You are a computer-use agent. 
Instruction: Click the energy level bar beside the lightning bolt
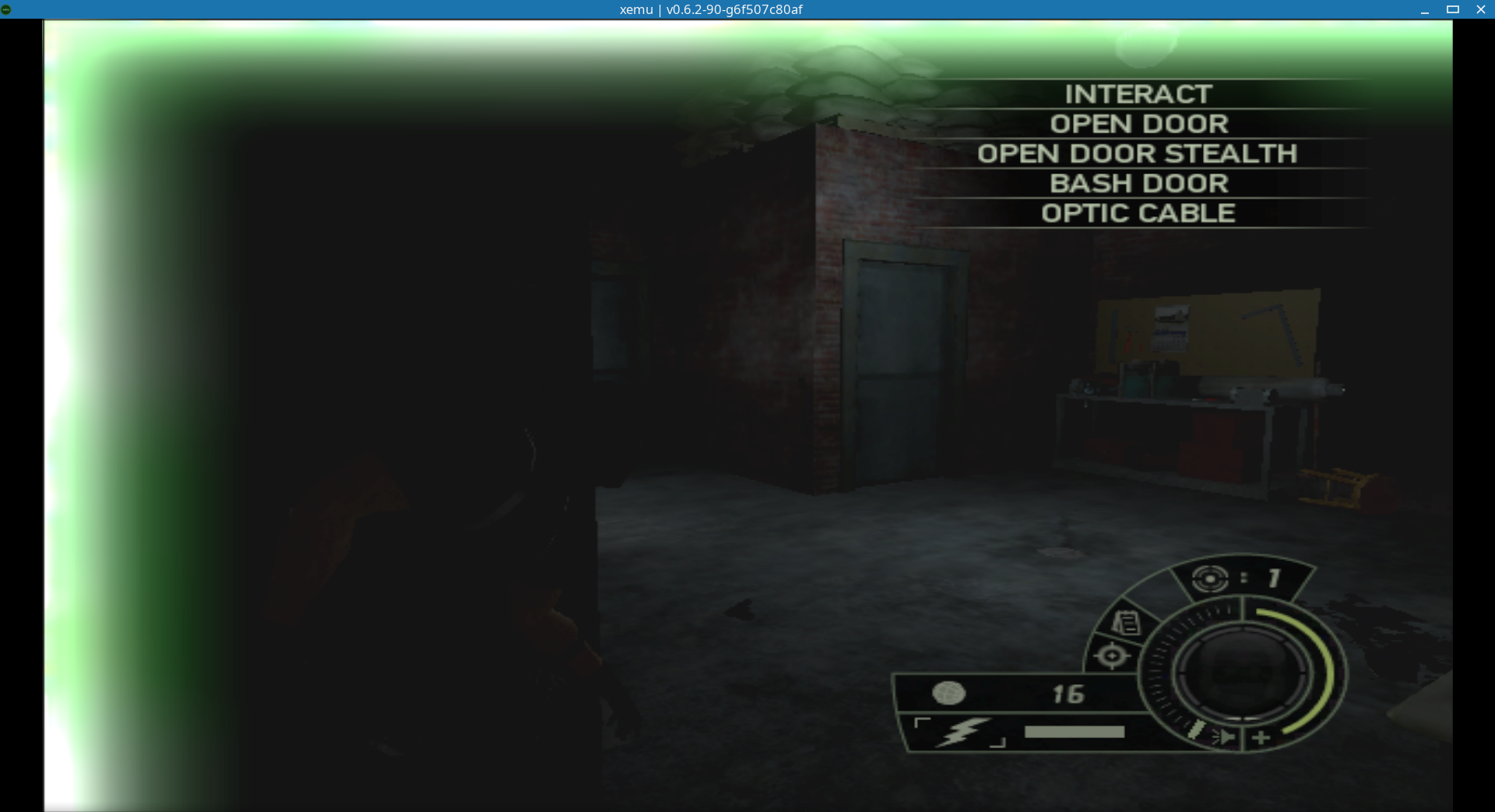pyautogui.click(x=1075, y=731)
